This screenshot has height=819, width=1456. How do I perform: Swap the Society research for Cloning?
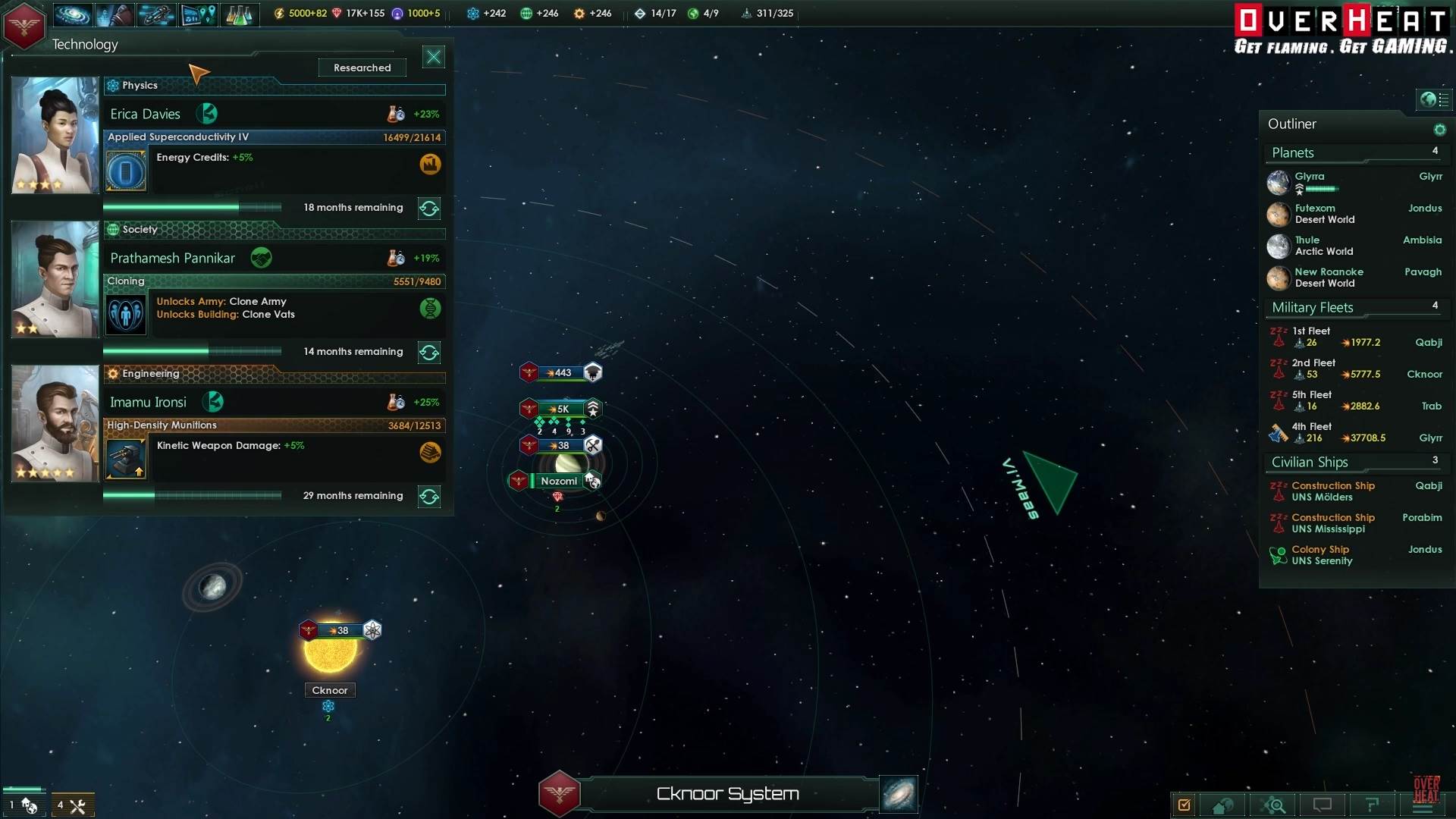429,353
